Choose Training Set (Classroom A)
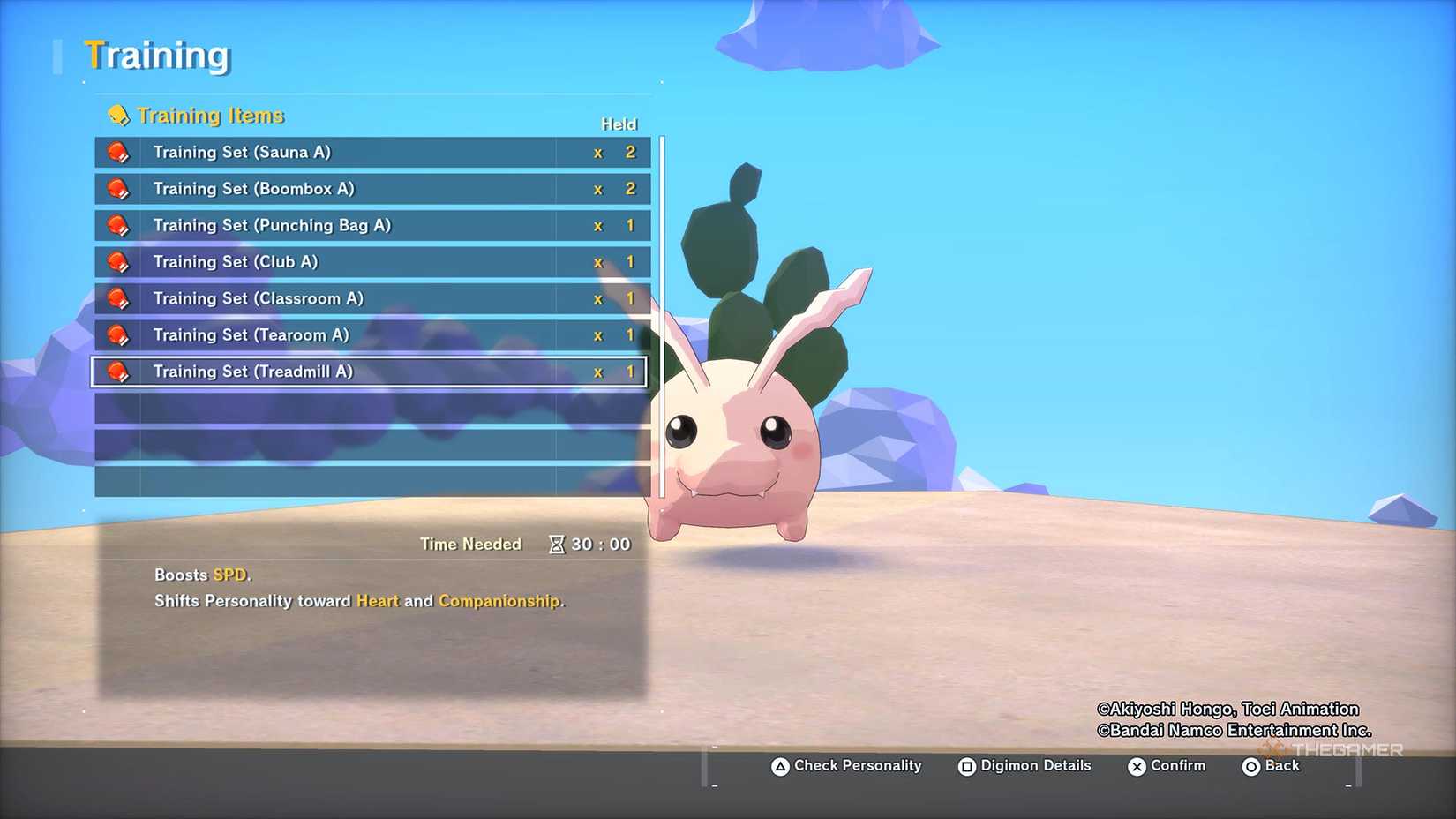The image size is (1456, 819). [371, 298]
